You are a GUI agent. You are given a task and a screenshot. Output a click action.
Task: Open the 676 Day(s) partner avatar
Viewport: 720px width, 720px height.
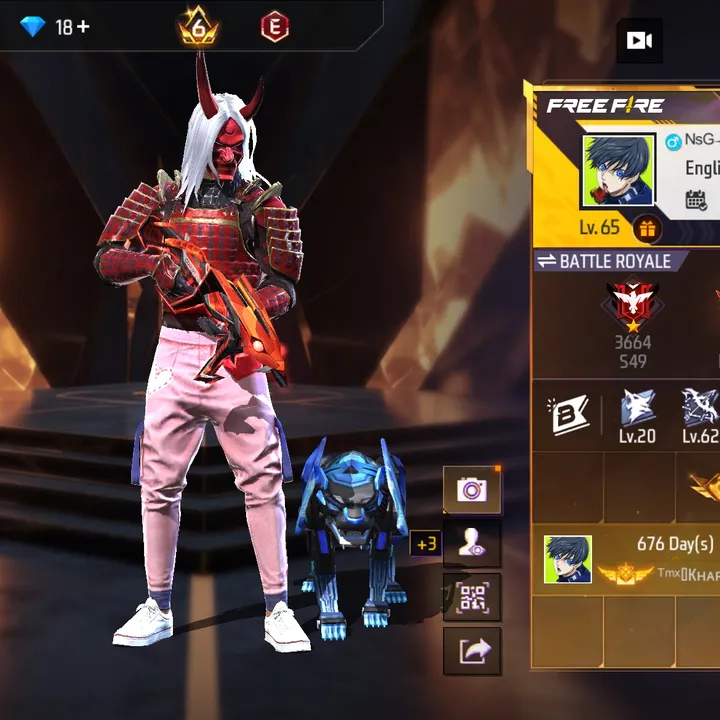pyautogui.click(x=567, y=559)
